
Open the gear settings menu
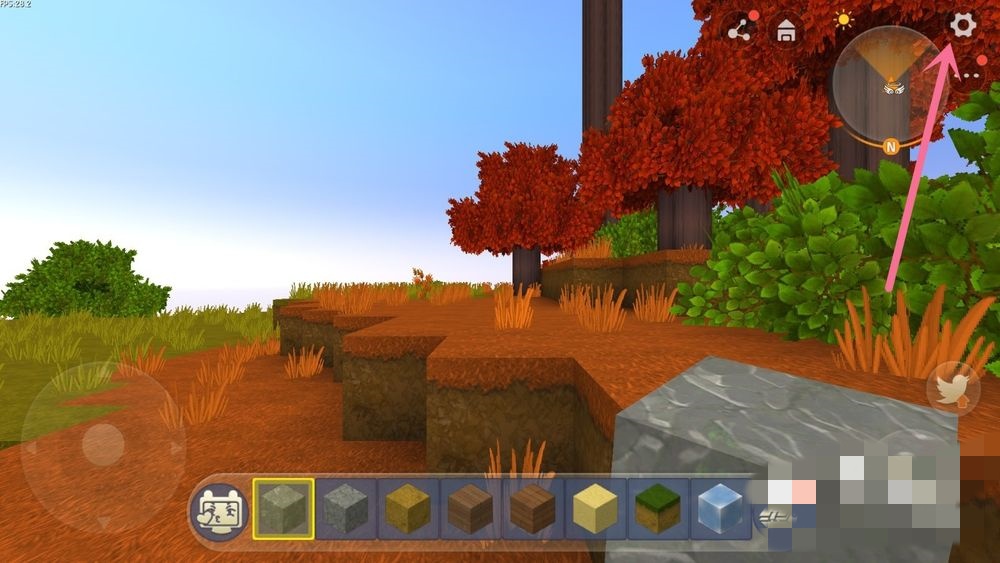pos(962,26)
